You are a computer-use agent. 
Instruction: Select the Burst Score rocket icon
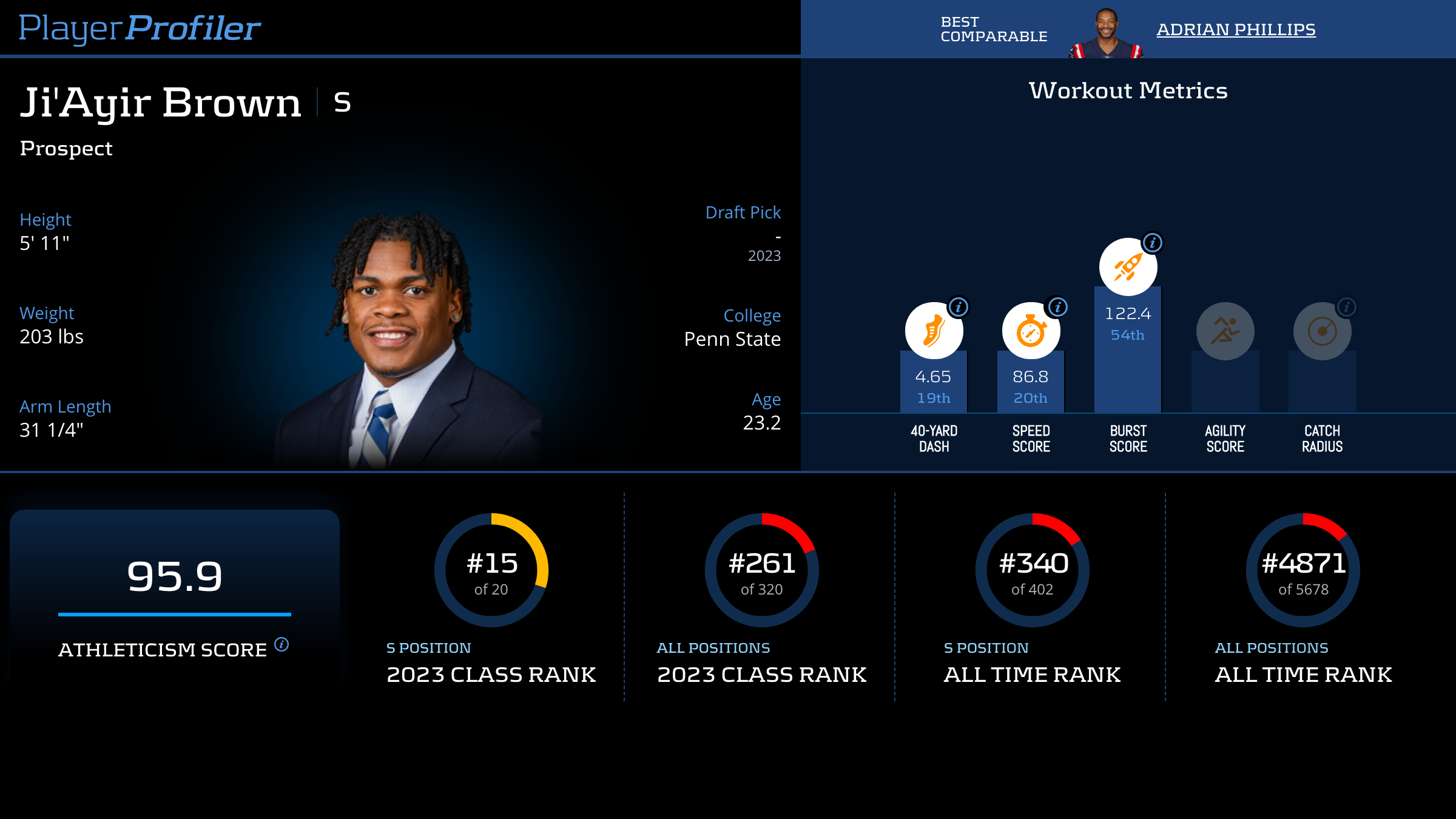[x=1128, y=267]
